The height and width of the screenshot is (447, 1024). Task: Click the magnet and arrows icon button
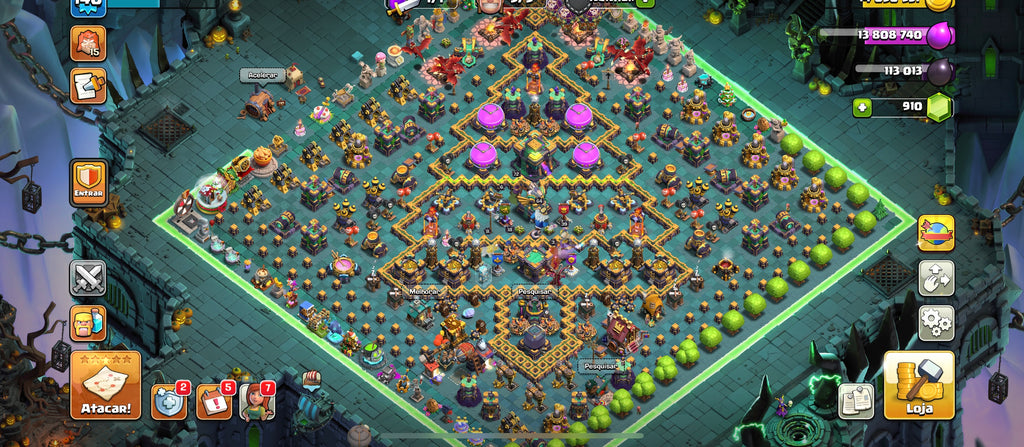[937, 278]
